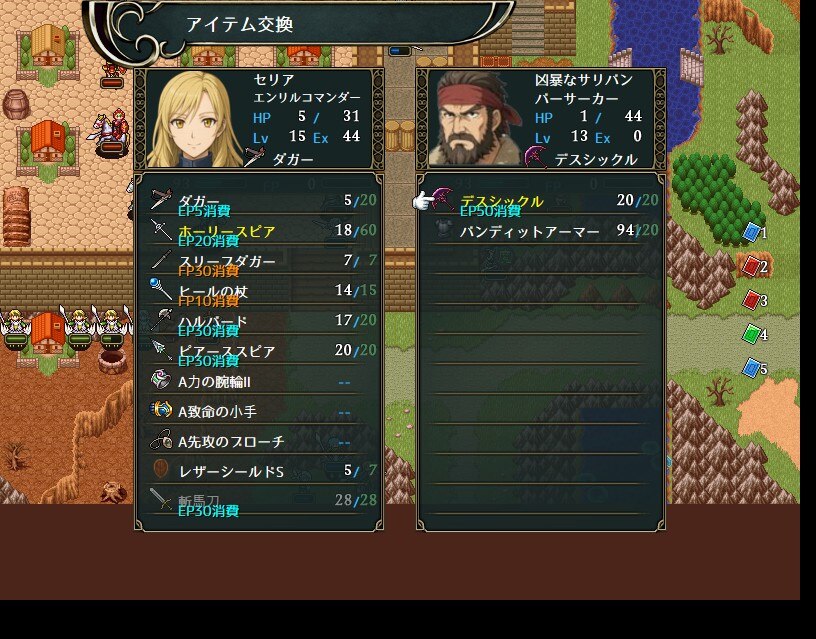
Task: Choose the バンディットアーマー item row
Action: coord(542,231)
